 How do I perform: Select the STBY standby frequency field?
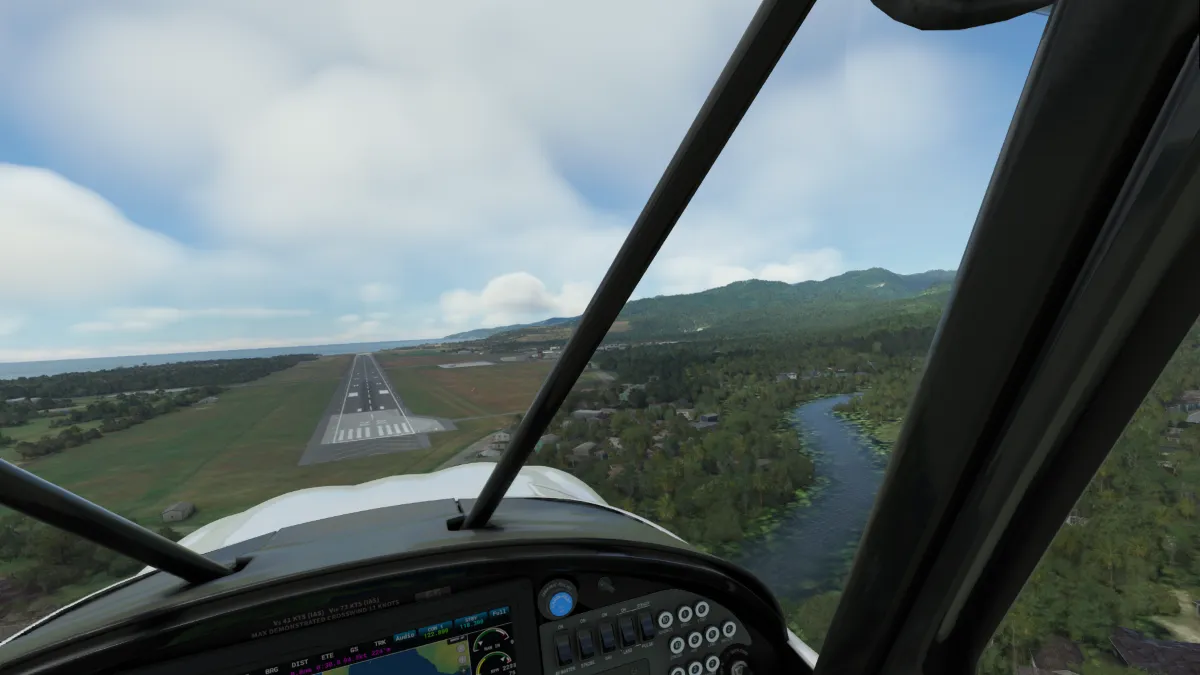click(469, 620)
